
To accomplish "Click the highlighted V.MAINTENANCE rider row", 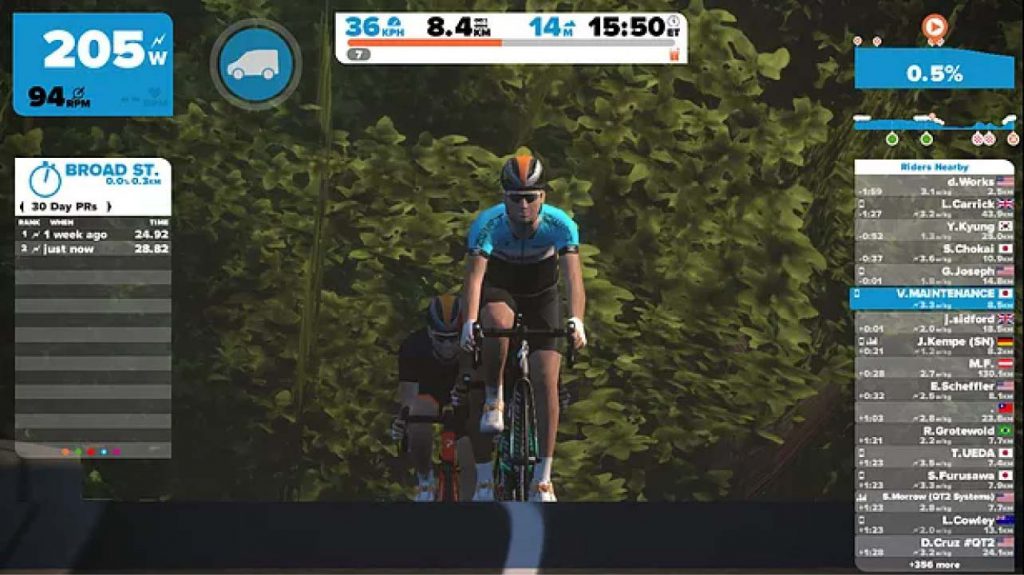I will coord(933,298).
